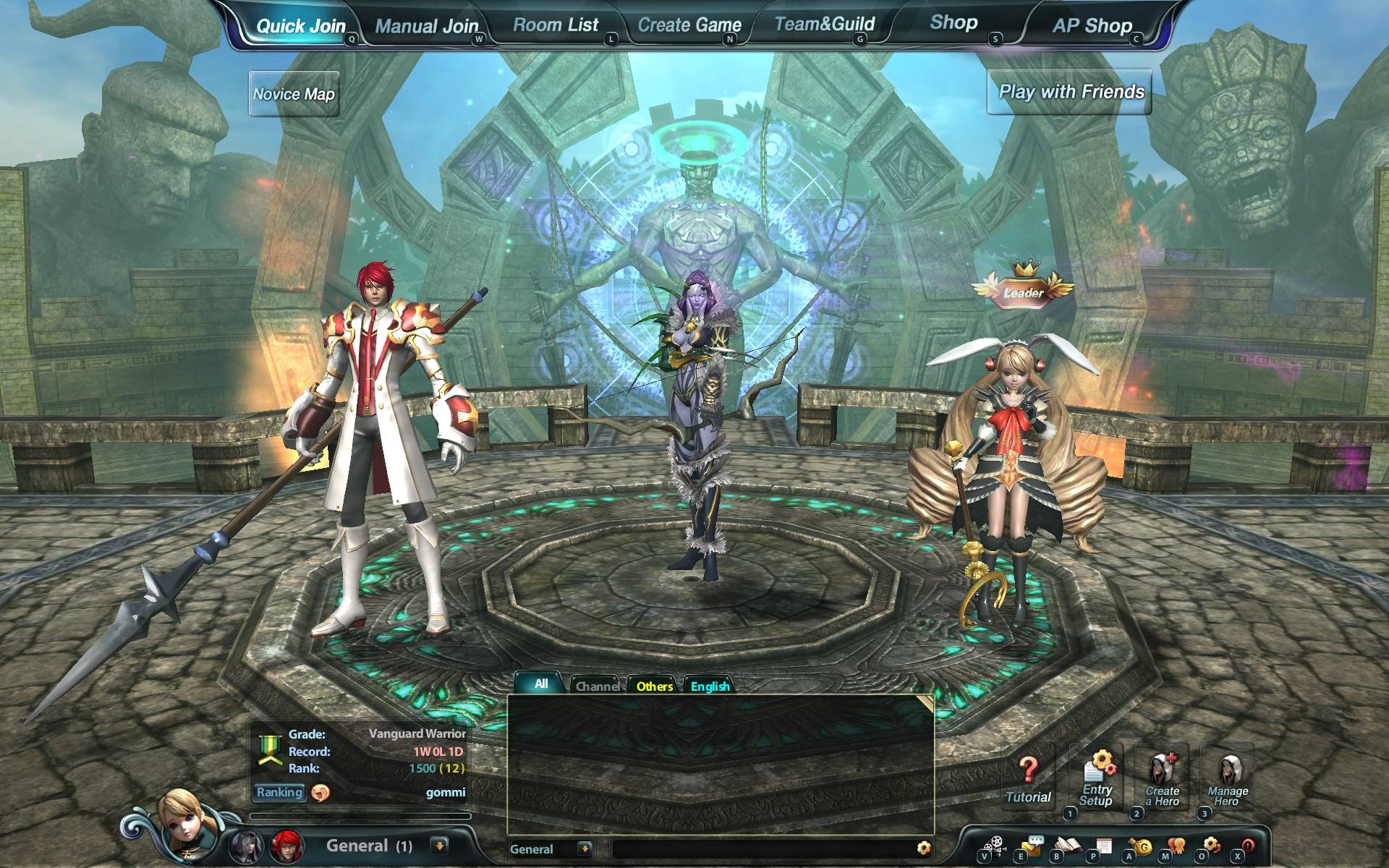1389x868 pixels.
Task: Choose Create a Hero
Action: [1163, 780]
